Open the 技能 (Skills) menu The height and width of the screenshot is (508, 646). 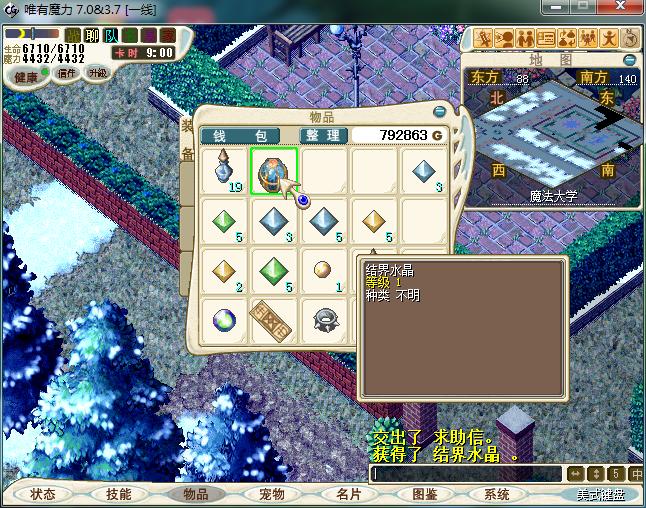pyautogui.click(x=119, y=494)
